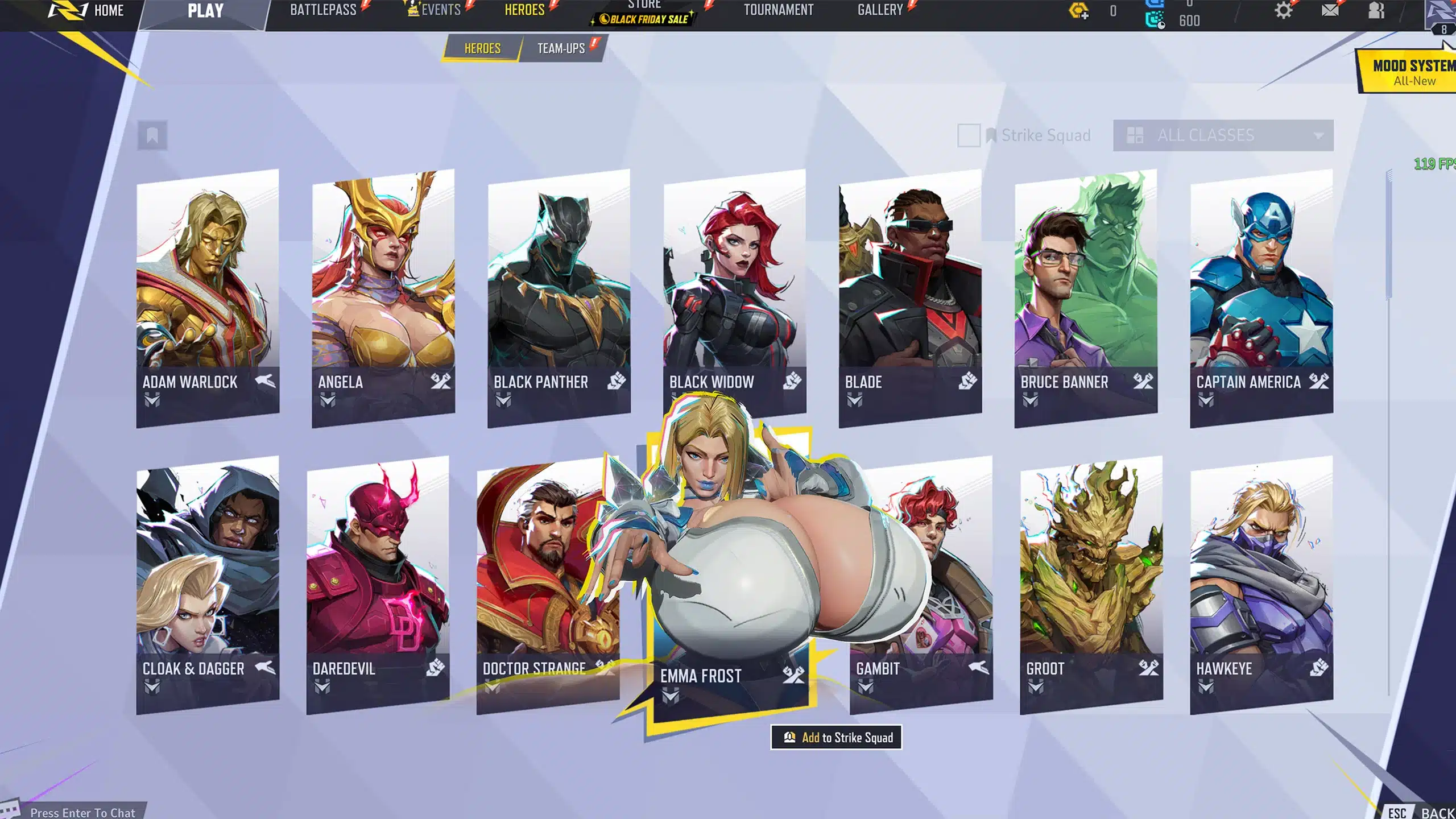Switch to the Team-Ups tab
This screenshot has width=1456, height=819.
(561, 48)
